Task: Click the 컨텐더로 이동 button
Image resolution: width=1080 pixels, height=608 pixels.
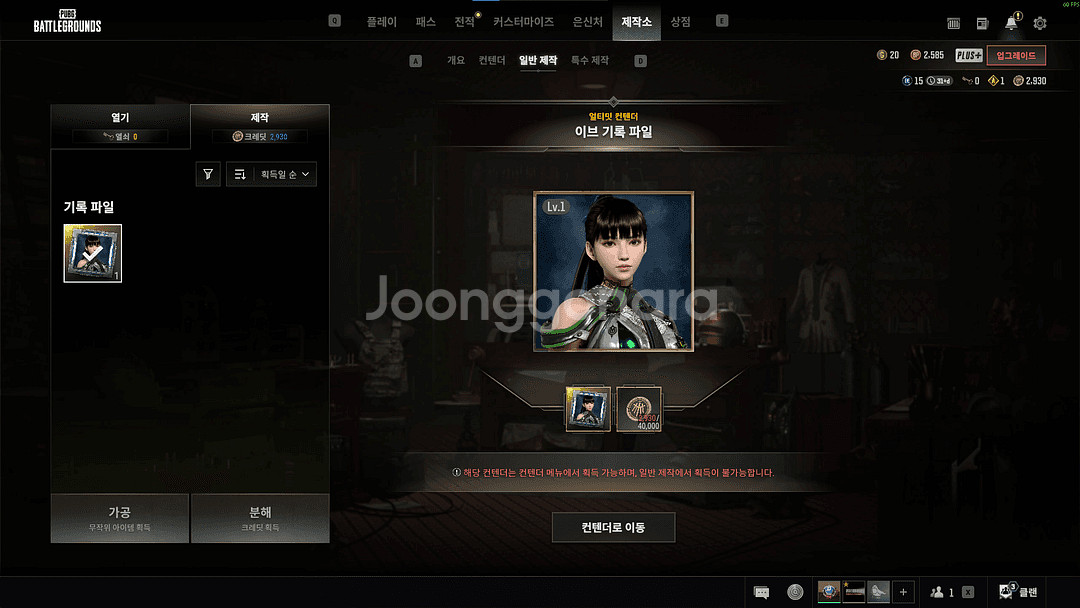Action: coord(613,527)
